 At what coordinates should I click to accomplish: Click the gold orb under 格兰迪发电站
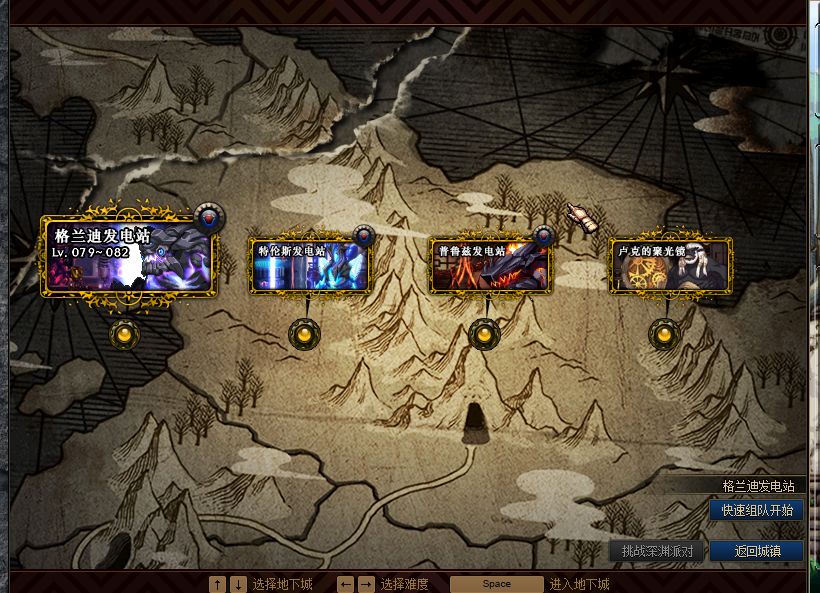(125, 334)
